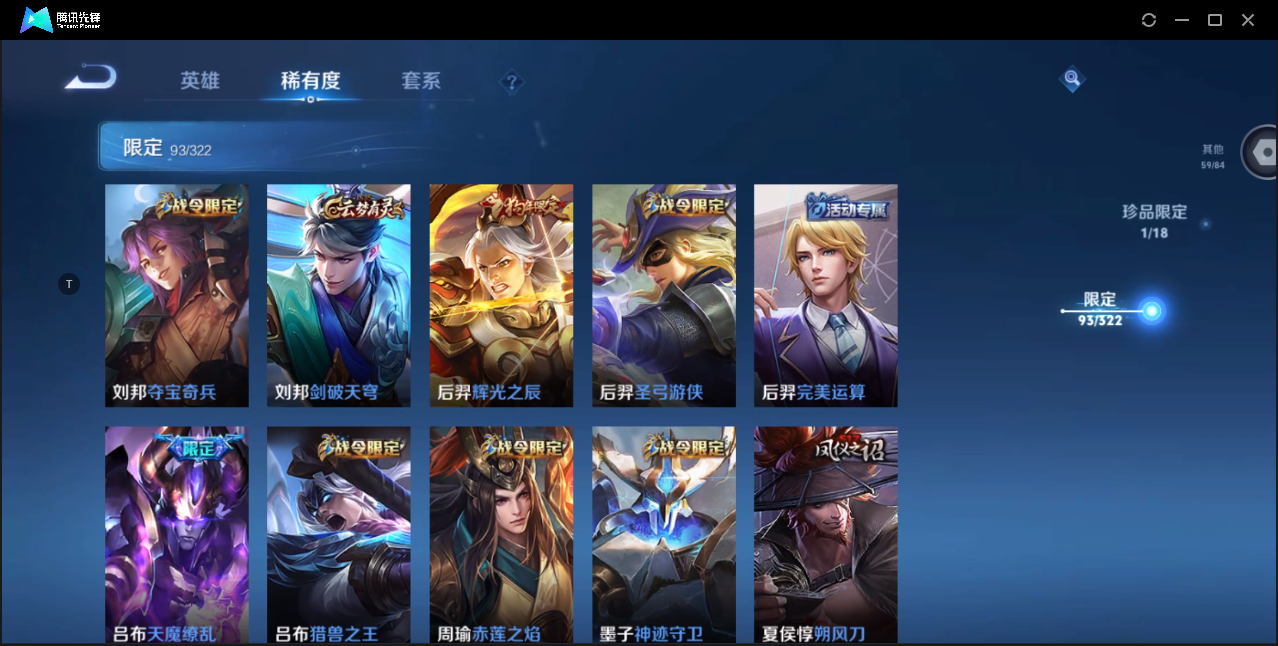Select the 墨子 神迹守卫 skin card

(x=664, y=535)
